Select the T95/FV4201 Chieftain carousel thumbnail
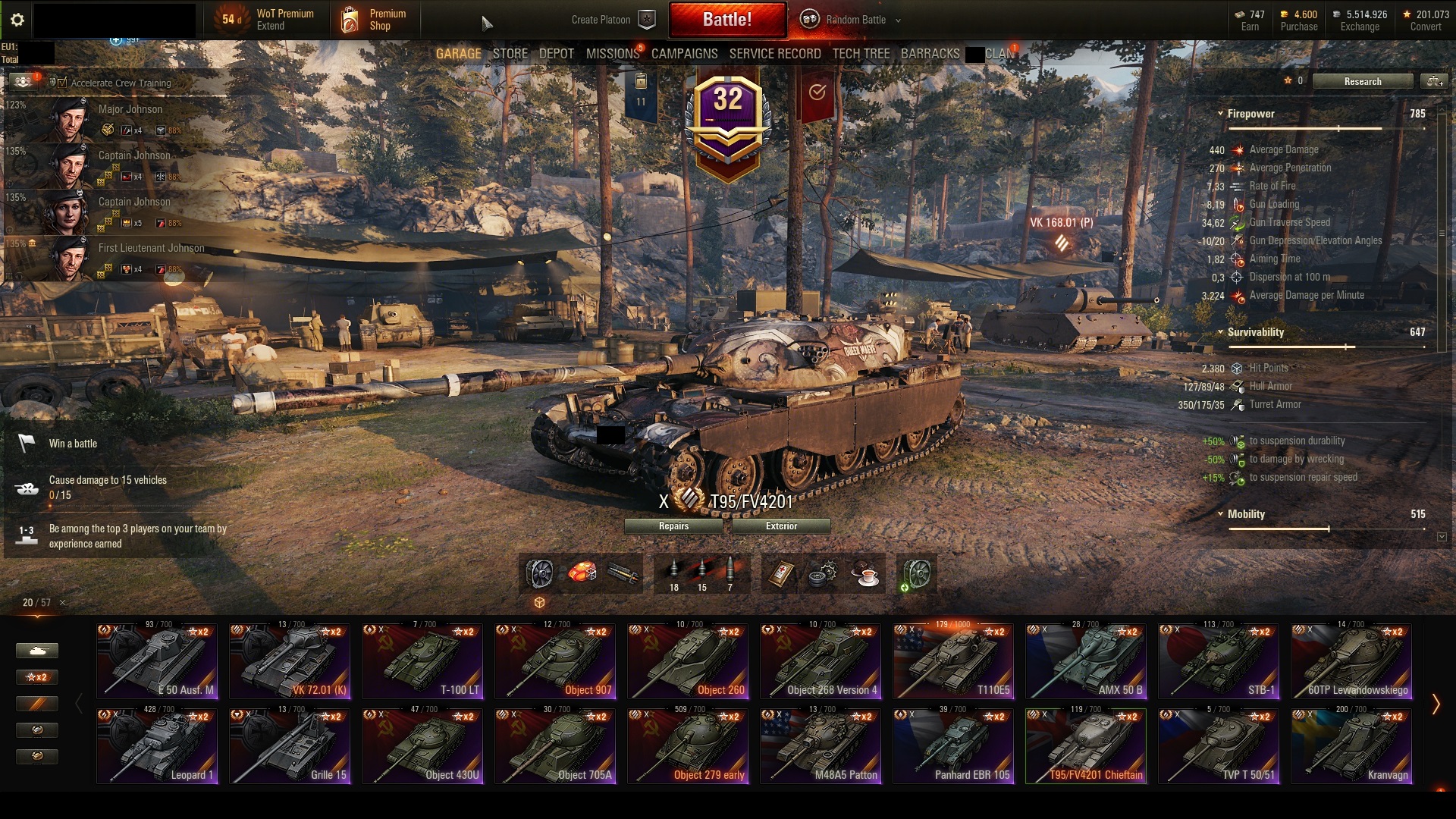 click(x=1086, y=745)
